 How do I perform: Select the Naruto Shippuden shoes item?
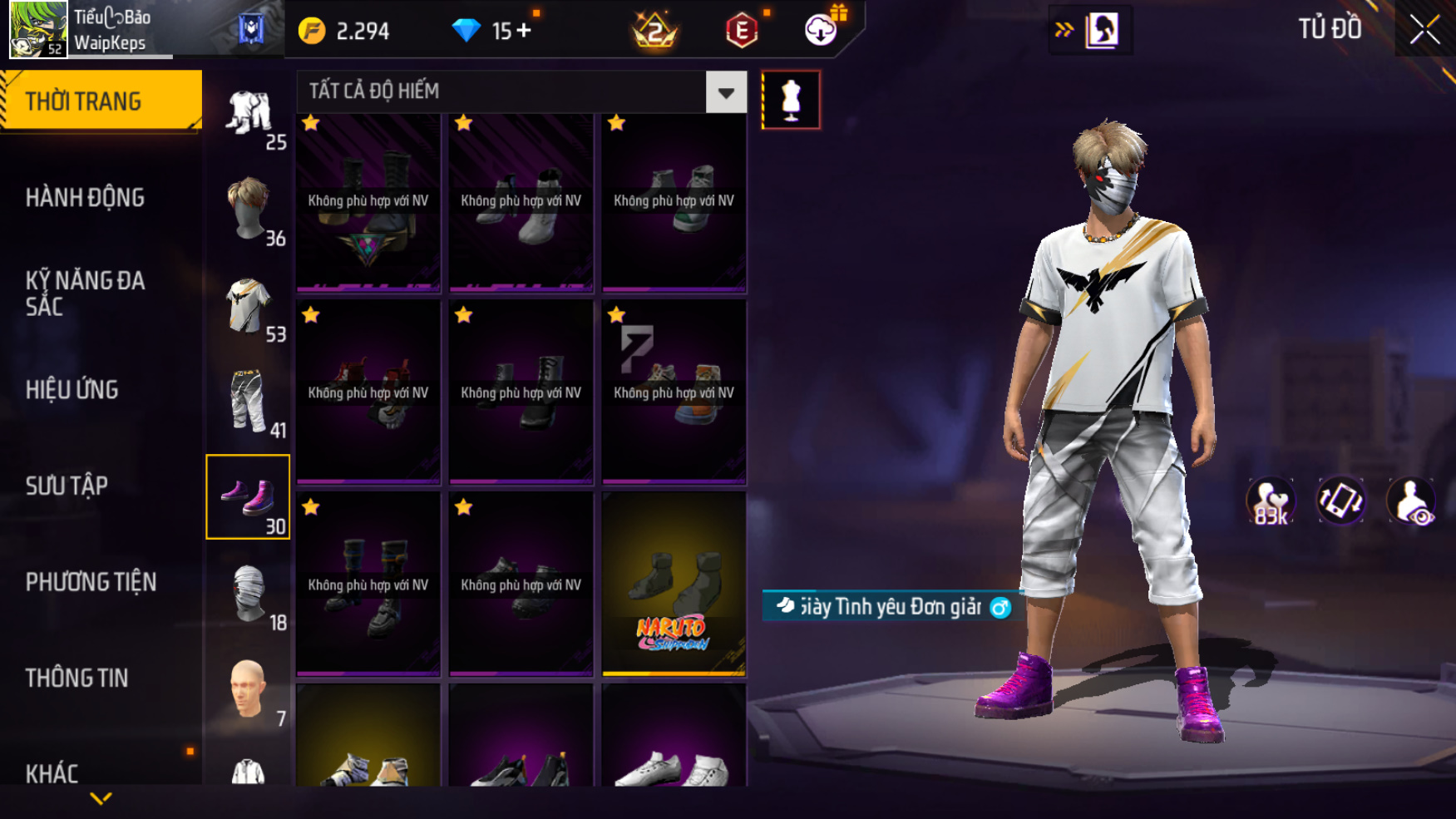tap(674, 584)
